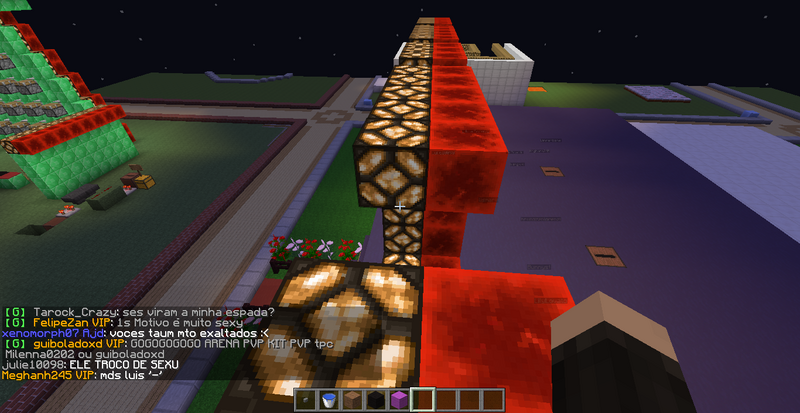Select the water bucket hotbar slot
Image resolution: width=800 pixels, height=413 pixels.
pos(327,400)
